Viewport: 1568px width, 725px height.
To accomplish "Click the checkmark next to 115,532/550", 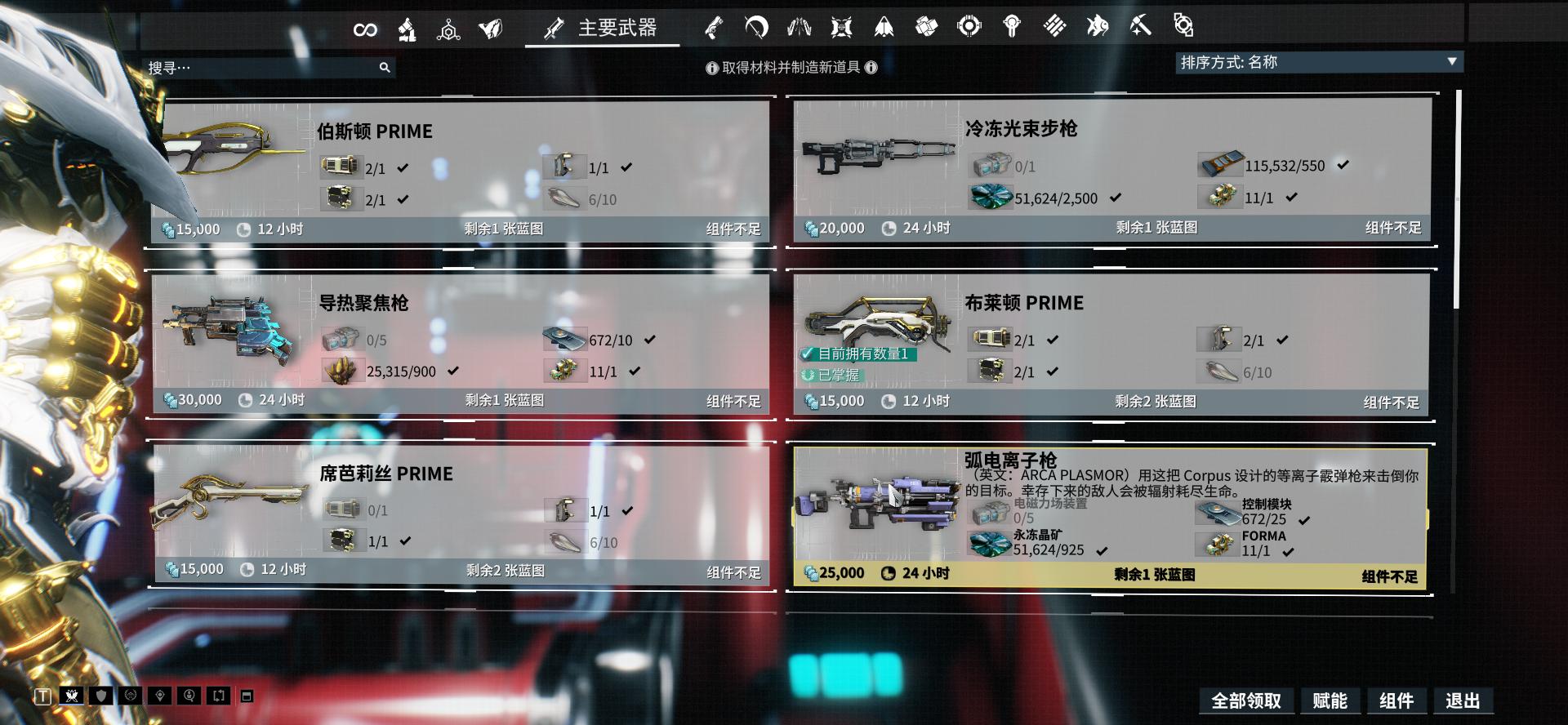I will [1343, 163].
